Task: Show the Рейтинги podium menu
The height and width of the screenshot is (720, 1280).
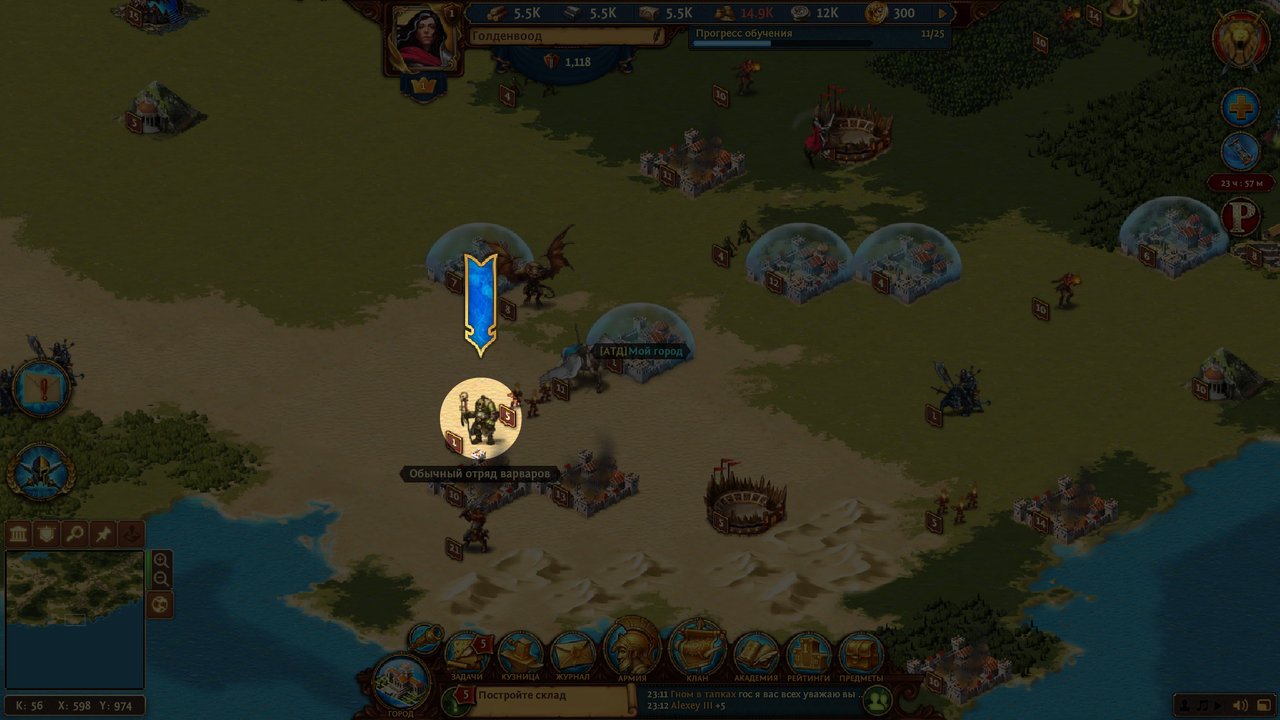Action: pos(808,655)
